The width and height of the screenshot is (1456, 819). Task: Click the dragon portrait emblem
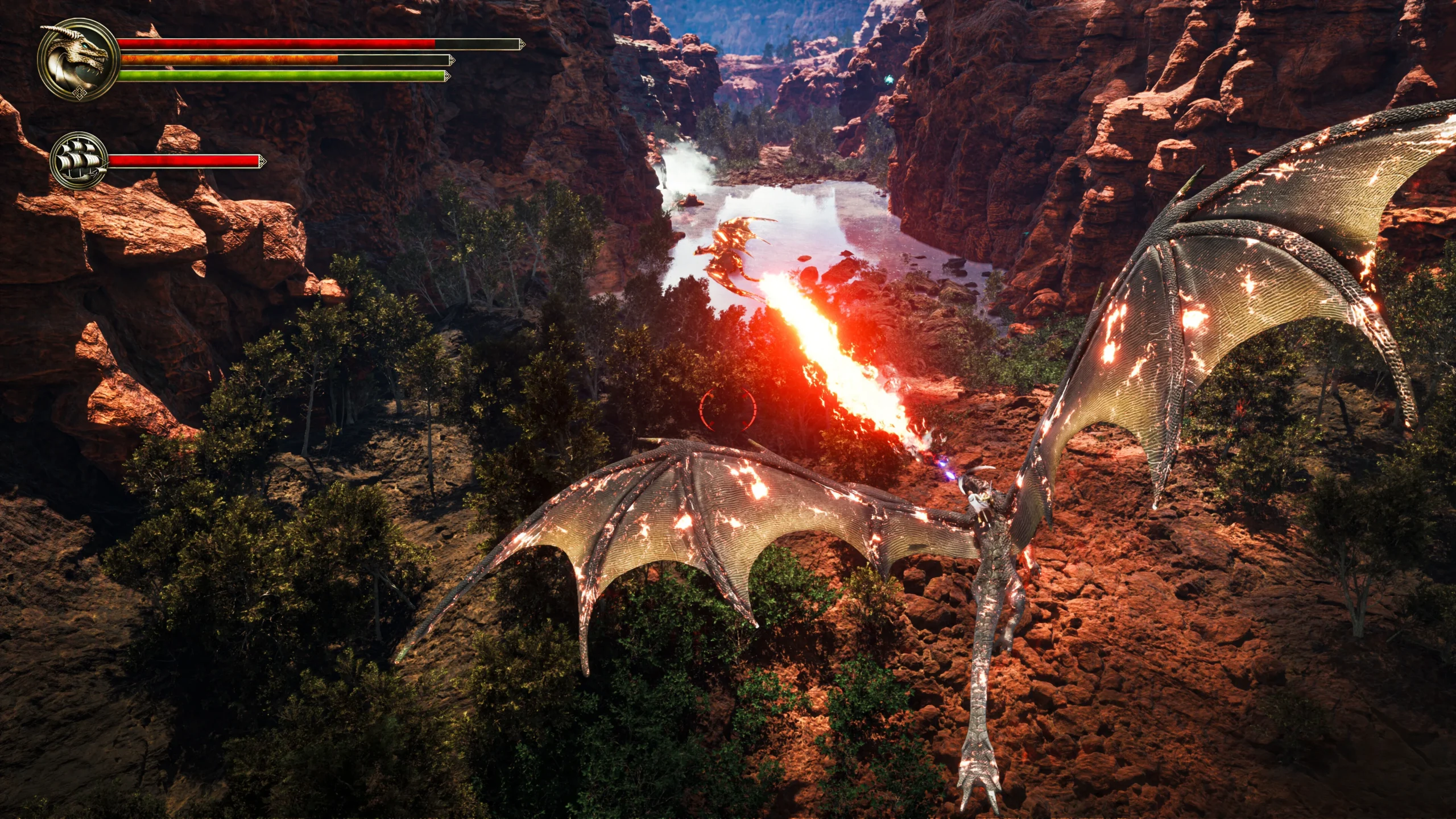(x=78, y=59)
